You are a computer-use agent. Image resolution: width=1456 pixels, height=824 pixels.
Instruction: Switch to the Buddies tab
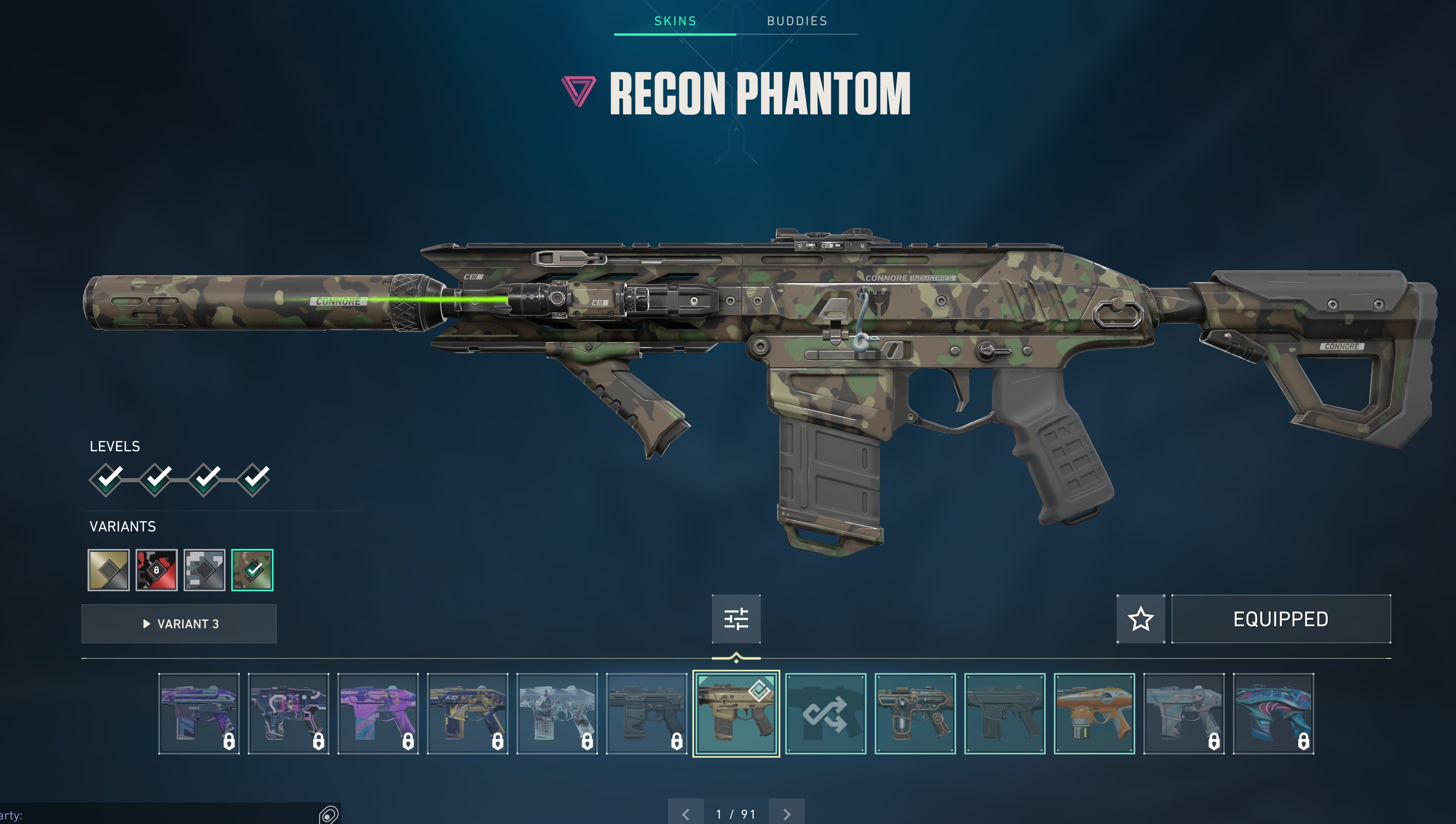tap(797, 21)
